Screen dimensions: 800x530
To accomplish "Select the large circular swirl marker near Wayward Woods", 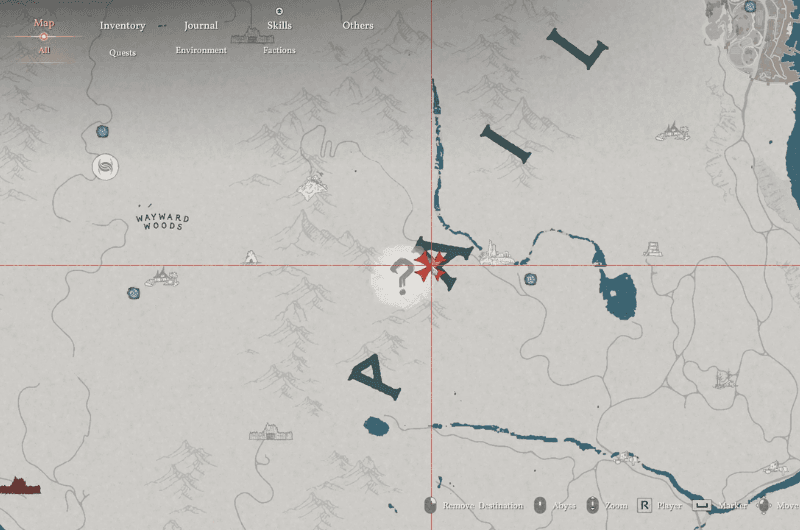I will (105, 166).
